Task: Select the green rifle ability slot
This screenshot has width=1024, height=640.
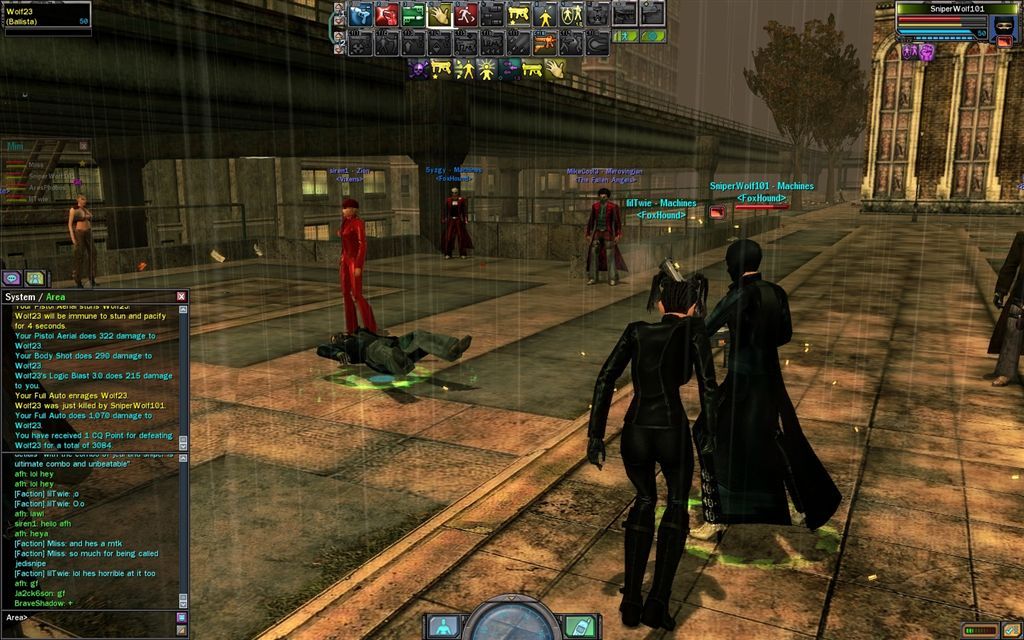Action: [x=413, y=15]
